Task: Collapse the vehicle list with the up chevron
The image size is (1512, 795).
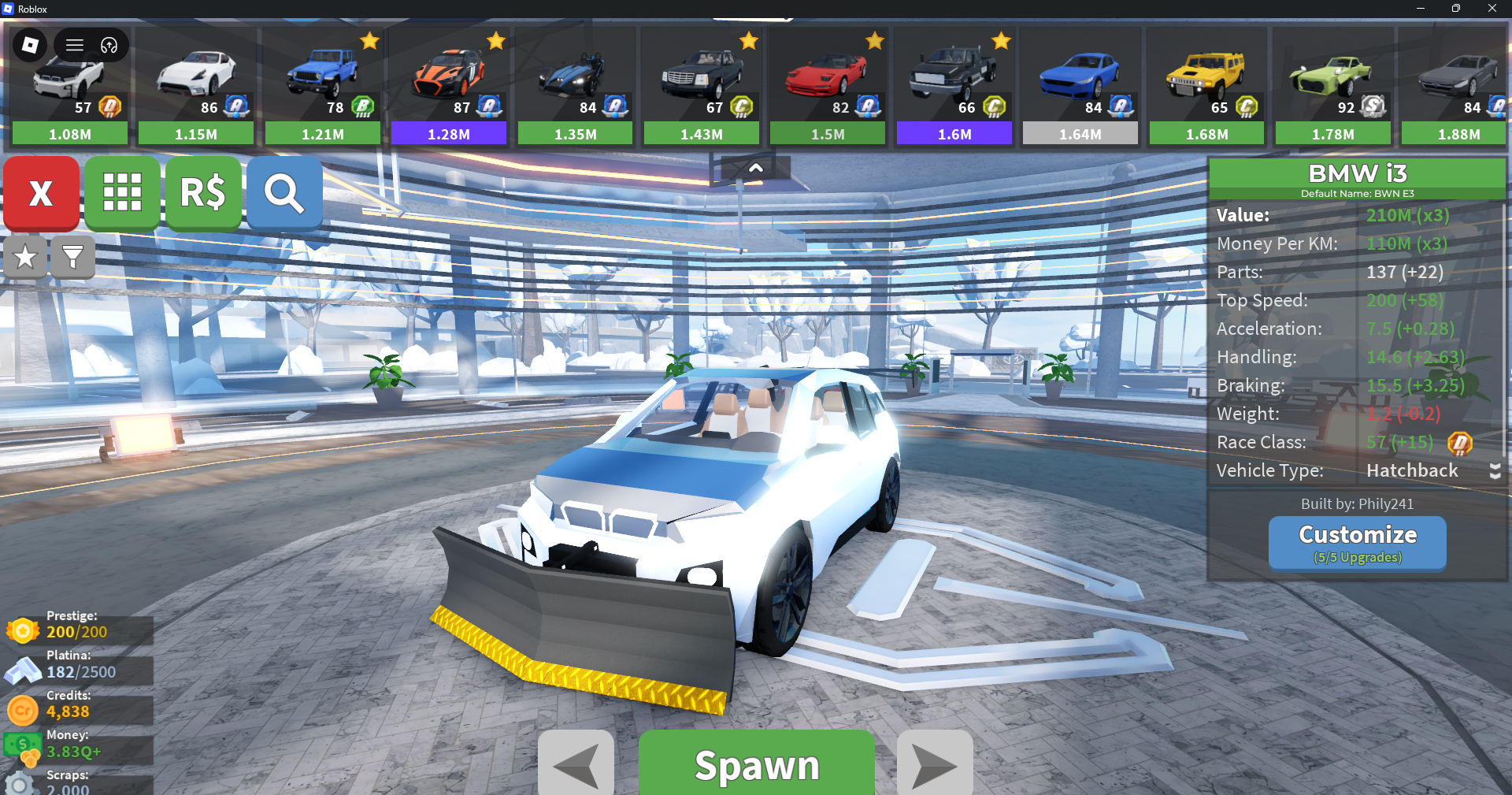Action: [755, 168]
